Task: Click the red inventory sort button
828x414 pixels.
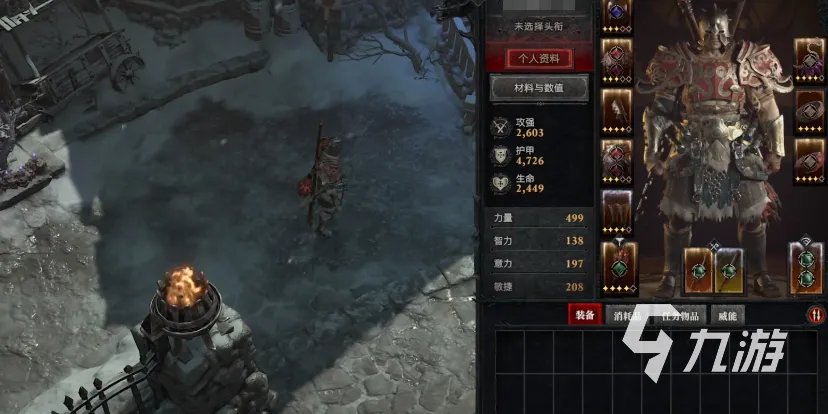Action: click(x=817, y=315)
